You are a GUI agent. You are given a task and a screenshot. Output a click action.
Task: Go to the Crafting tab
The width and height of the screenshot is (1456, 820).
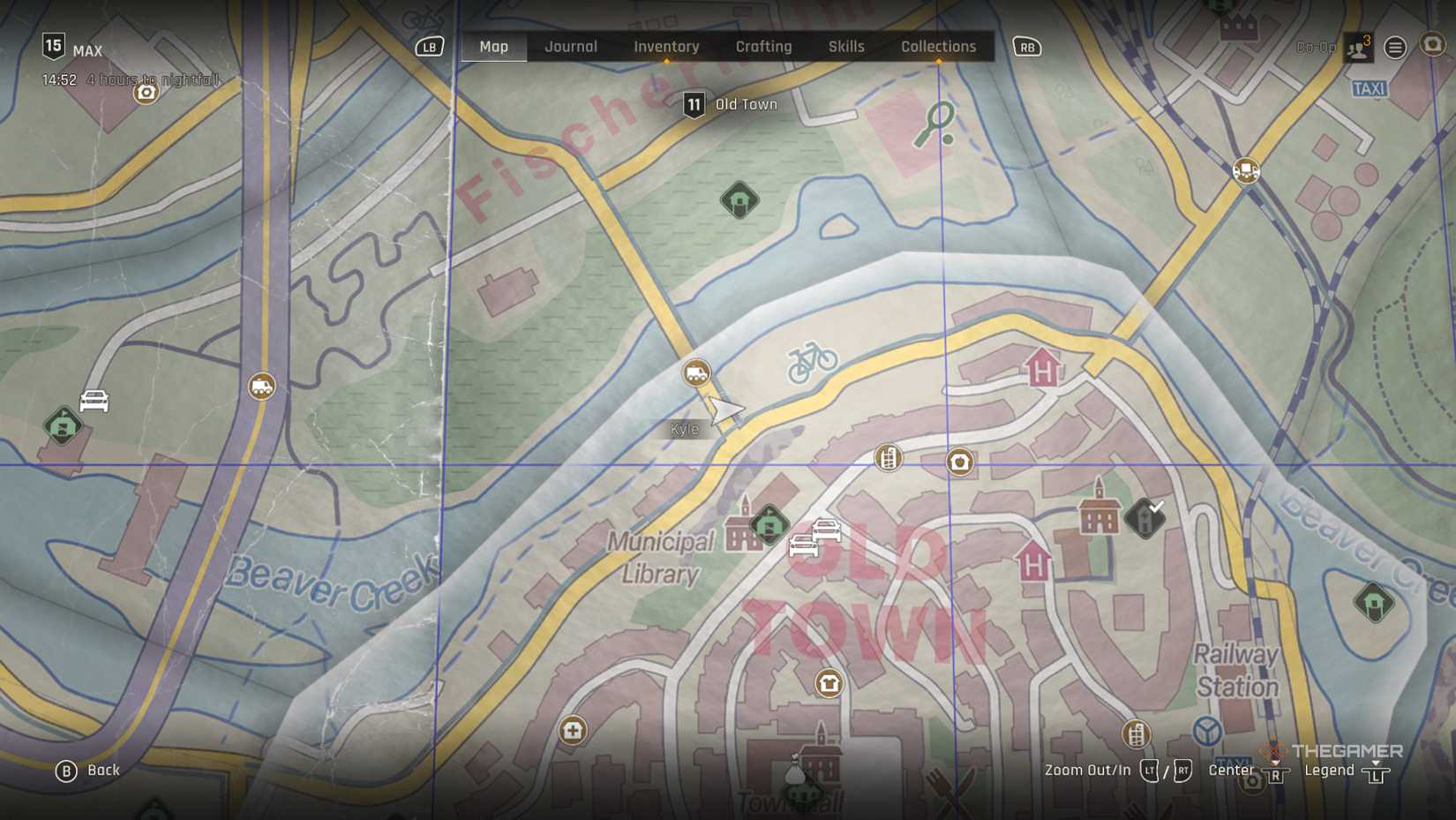[763, 47]
